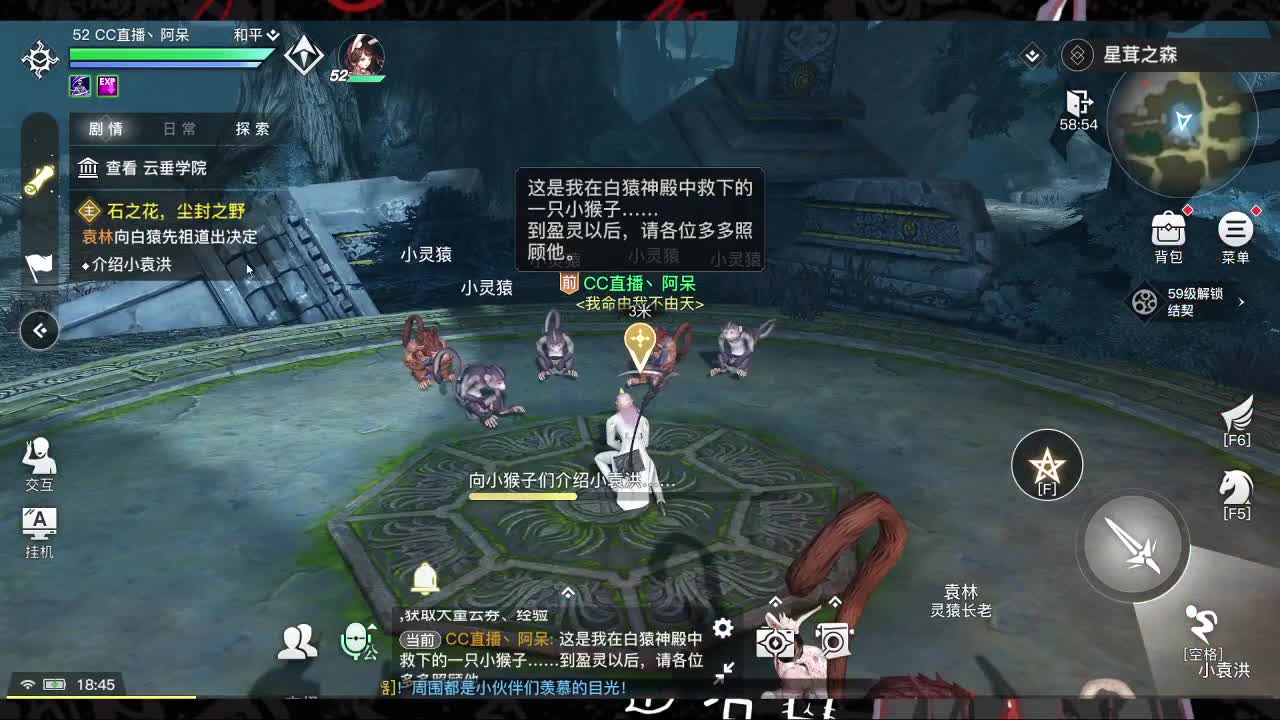Open the 背包 backpack
This screenshot has width=1280, height=720.
point(1168,230)
